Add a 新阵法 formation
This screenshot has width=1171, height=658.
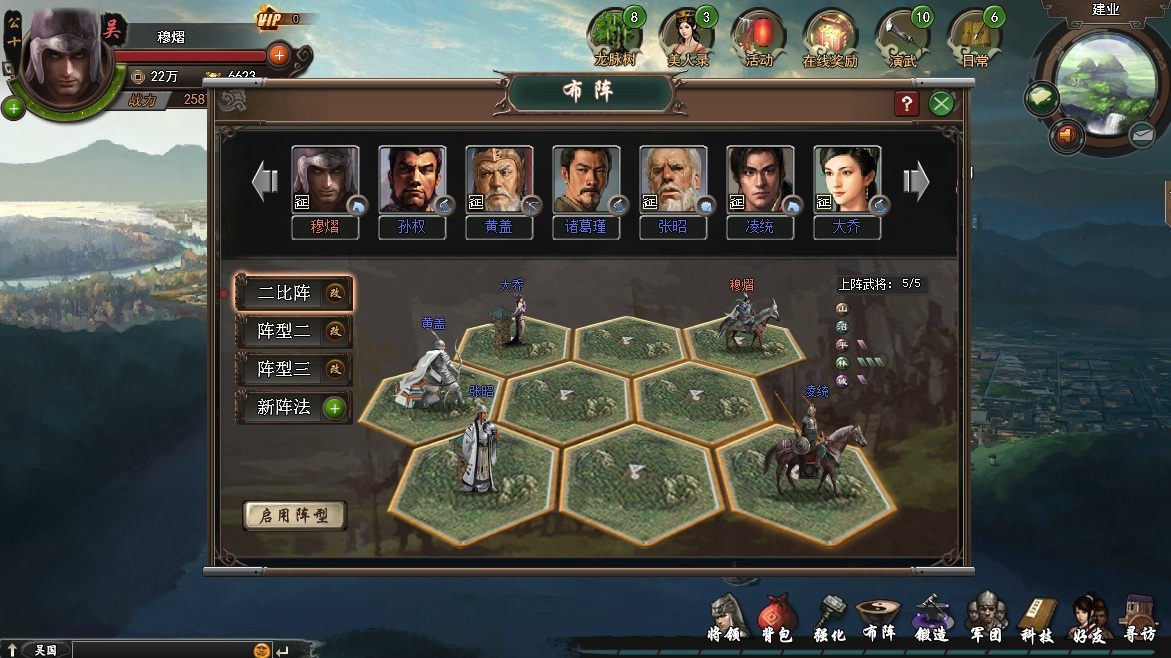(x=293, y=407)
